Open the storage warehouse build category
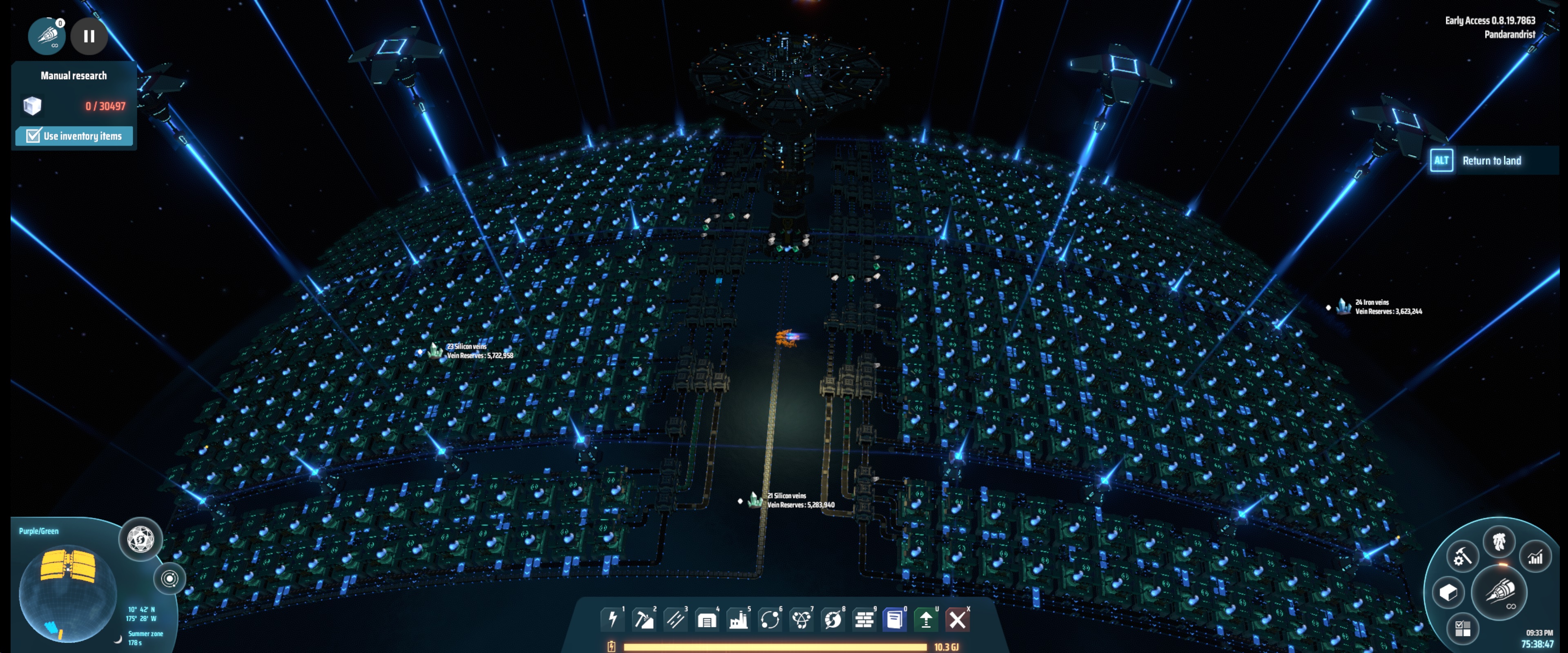 (x=706, y=620)
